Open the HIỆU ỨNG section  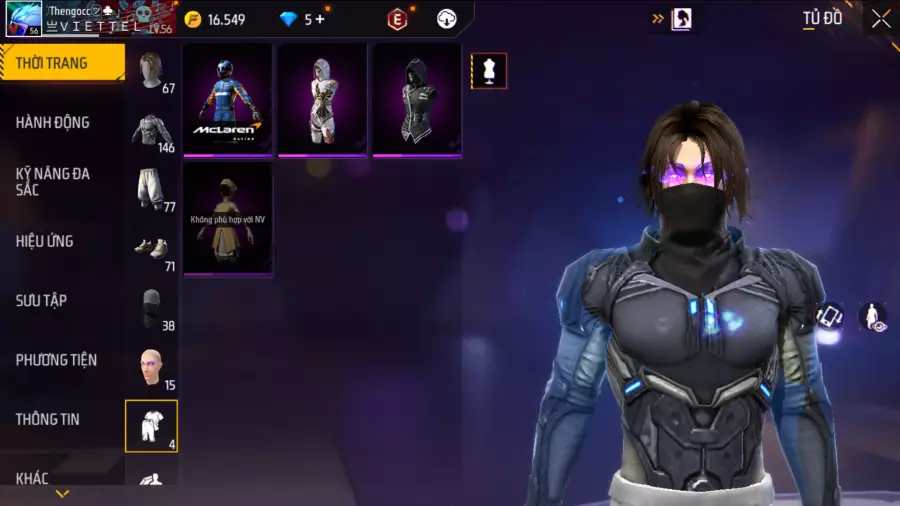point(45,241)
